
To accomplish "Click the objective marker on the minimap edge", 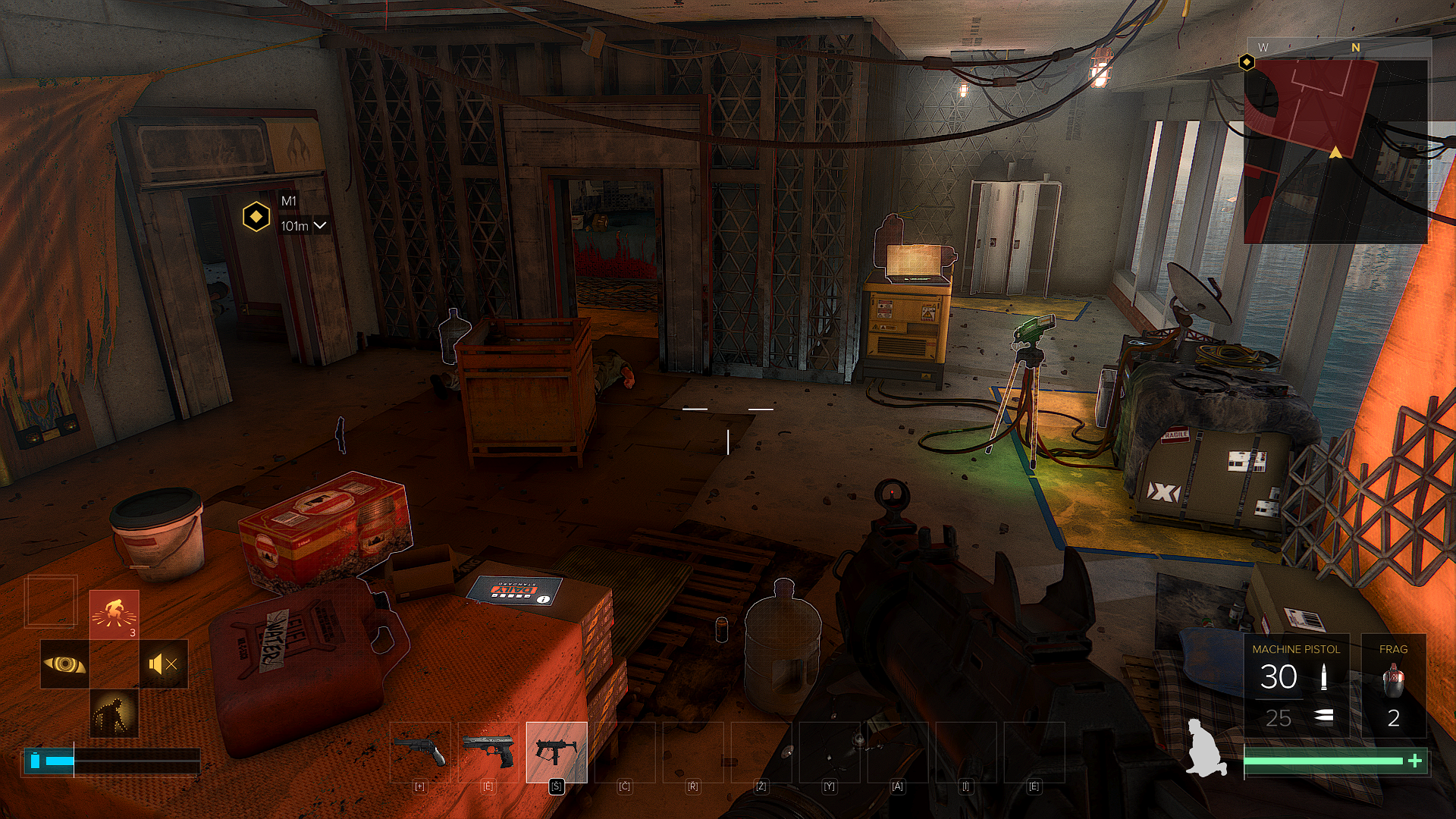I will pyautogui.click(x=1247, y=62).
